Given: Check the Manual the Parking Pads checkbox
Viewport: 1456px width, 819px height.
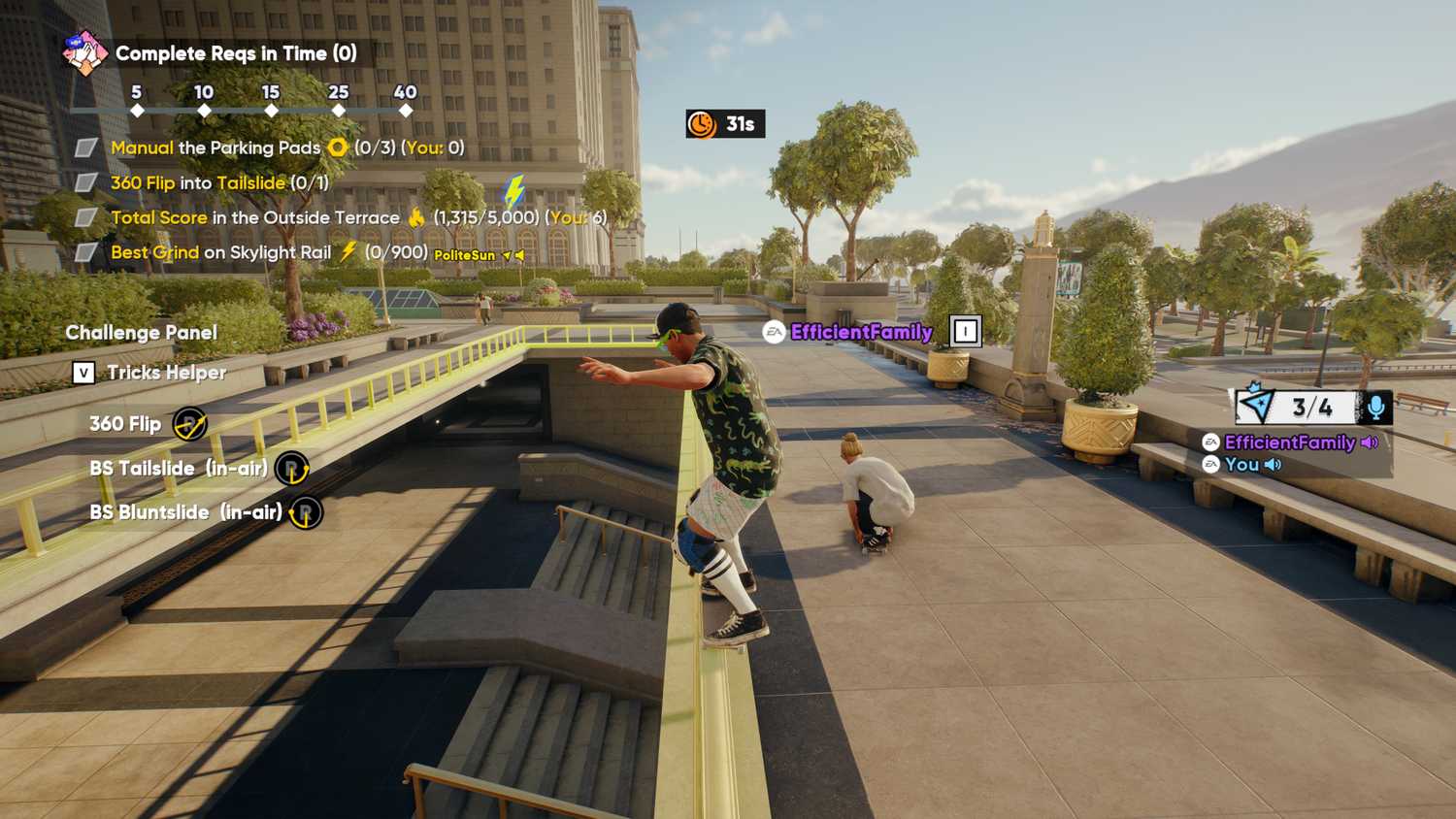Looking at the screenshot, I should [x=83, y=147].
